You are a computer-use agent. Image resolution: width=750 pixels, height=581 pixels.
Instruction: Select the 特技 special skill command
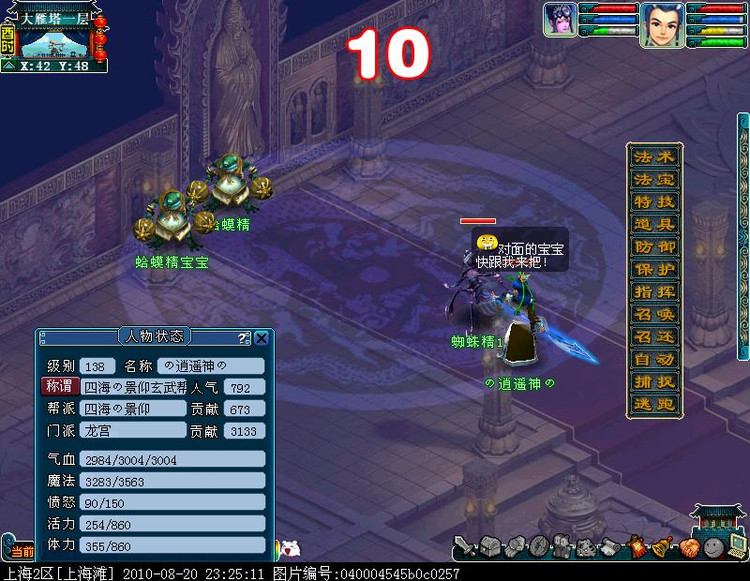click(x=655, y=202)
